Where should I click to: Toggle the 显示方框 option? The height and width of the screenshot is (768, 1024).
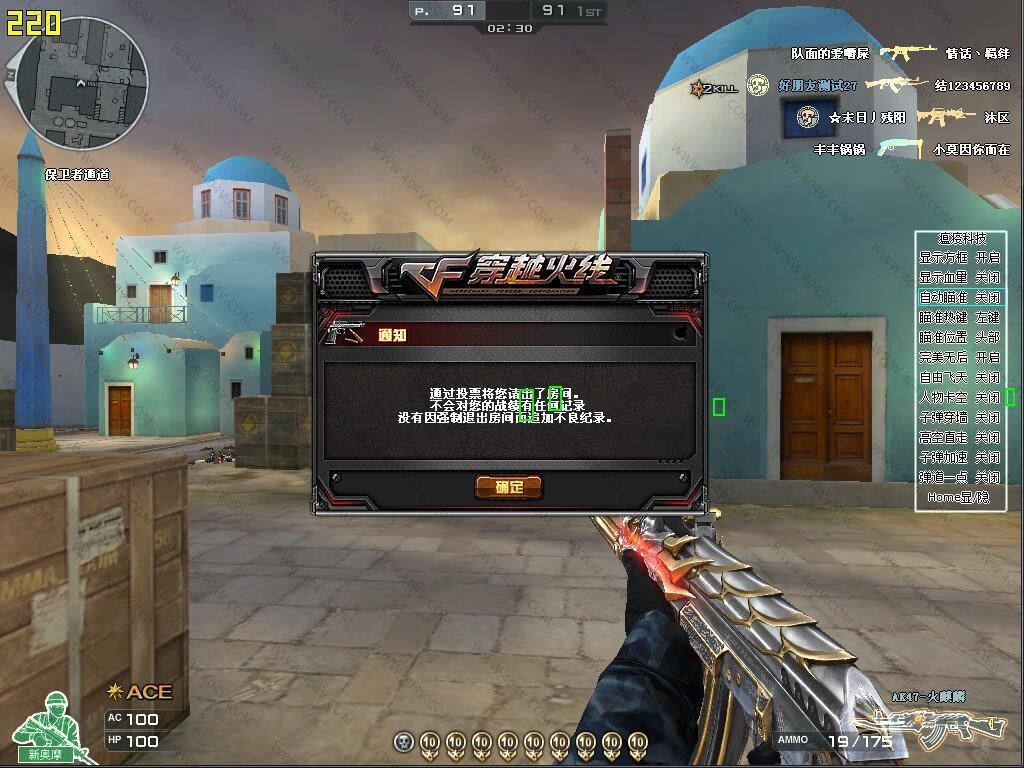(959, 257)
